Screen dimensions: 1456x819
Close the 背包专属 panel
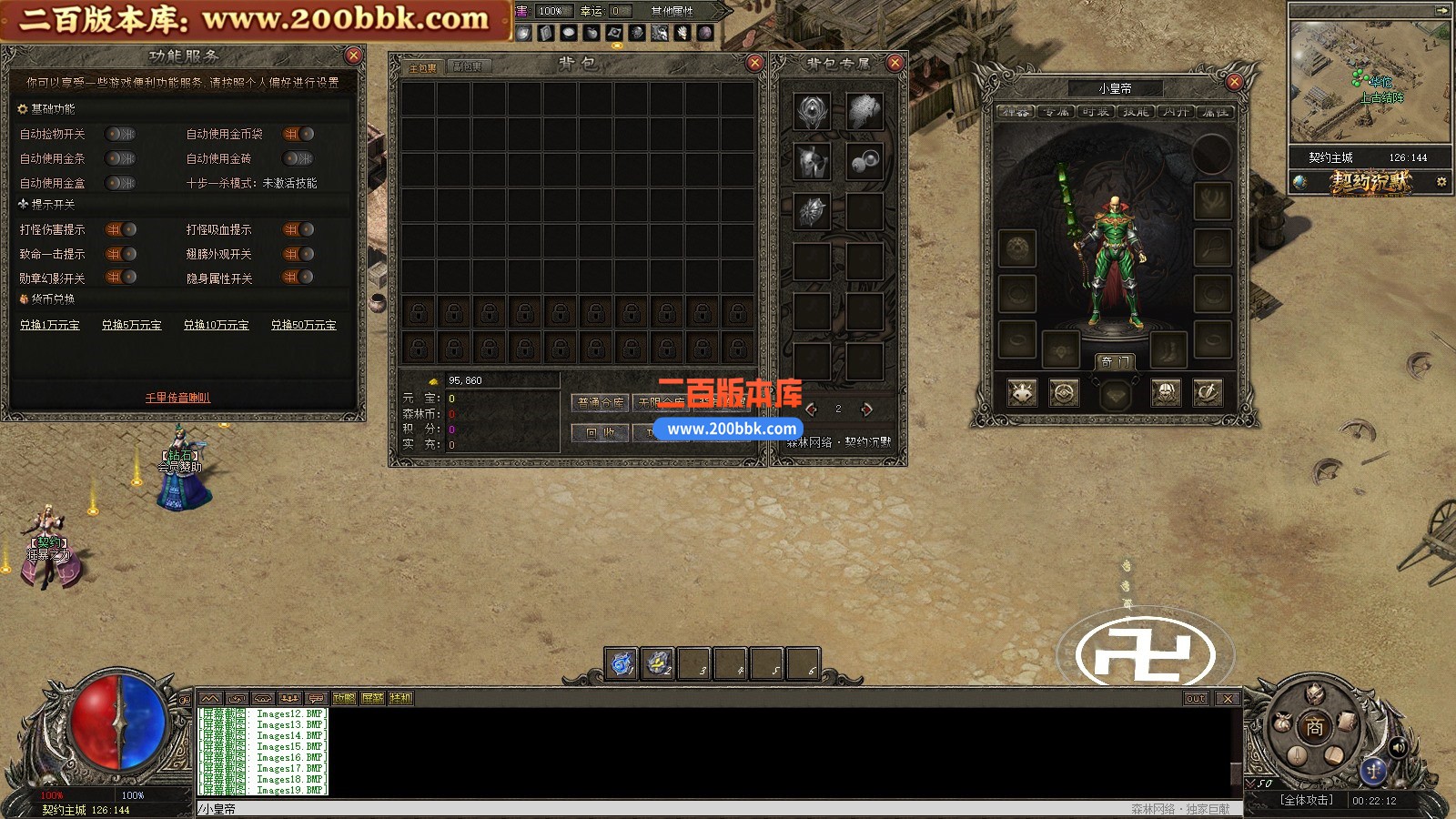click(x=895, y=62)
